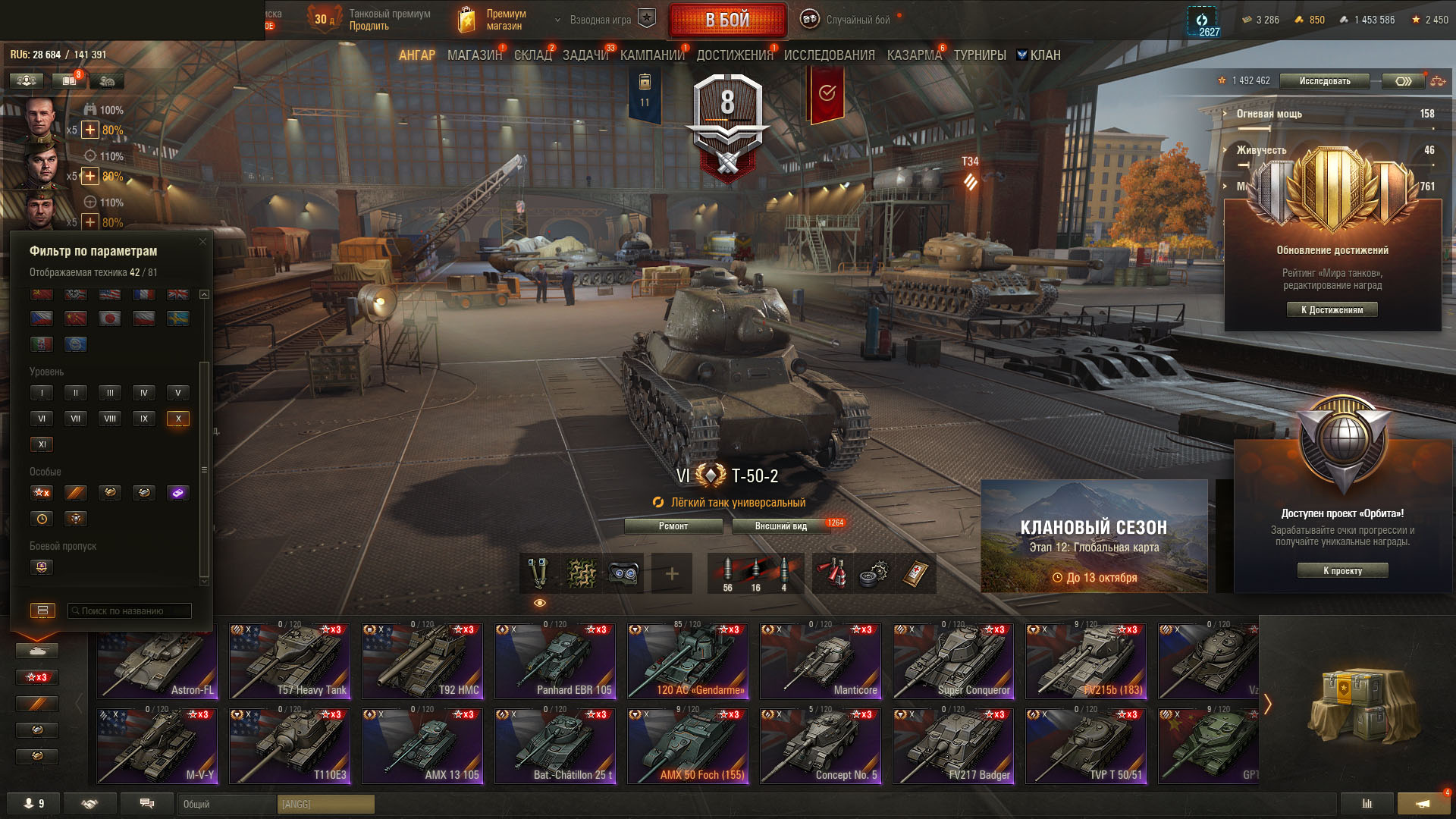1456x819 pixels.
Task: Toggle the tier X level filter
Action: pos(178,419)
